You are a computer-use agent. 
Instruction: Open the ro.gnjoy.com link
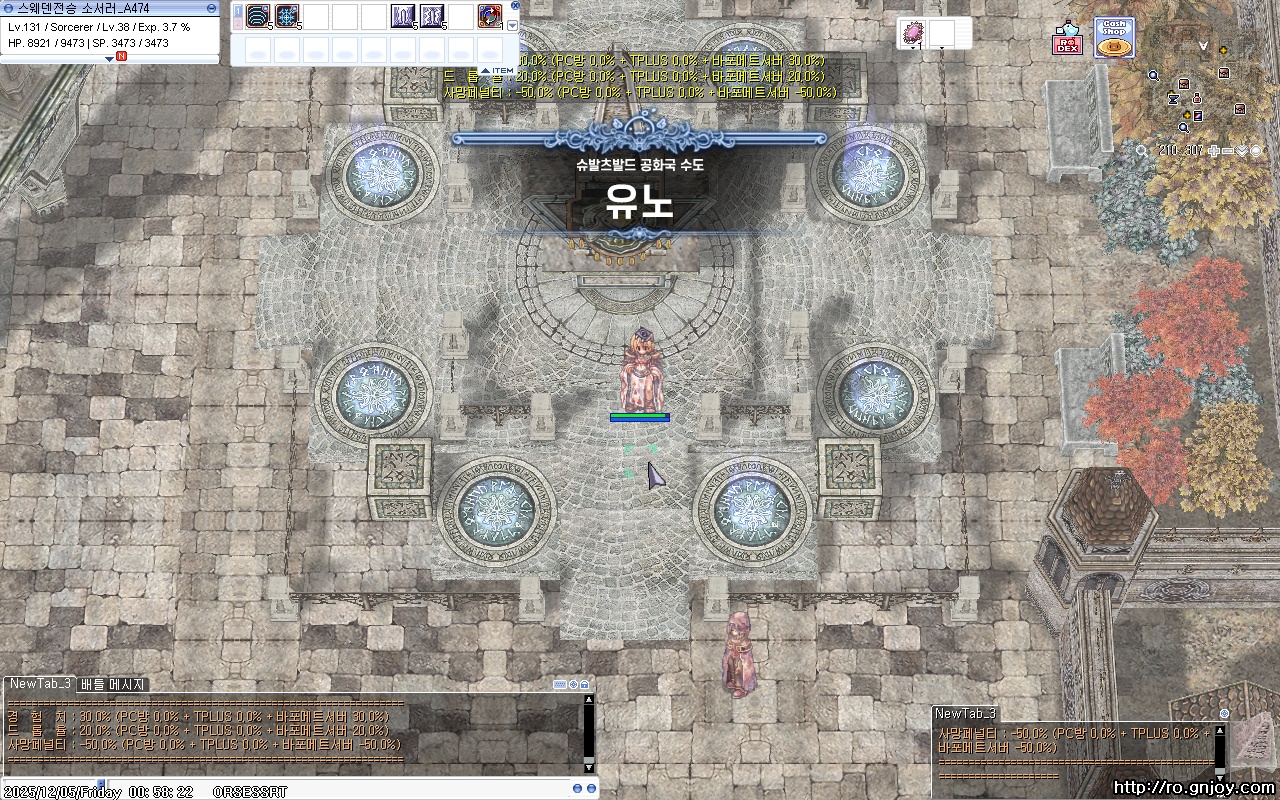(x=1193, y=787)
